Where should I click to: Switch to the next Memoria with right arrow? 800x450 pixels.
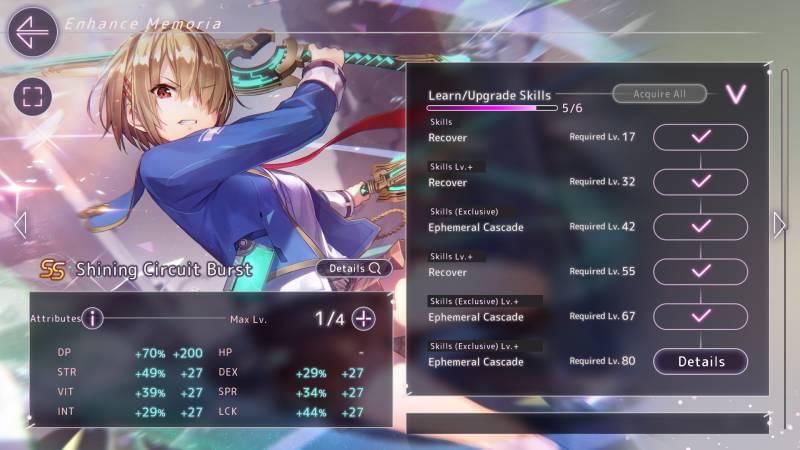[x=780, y=225]
